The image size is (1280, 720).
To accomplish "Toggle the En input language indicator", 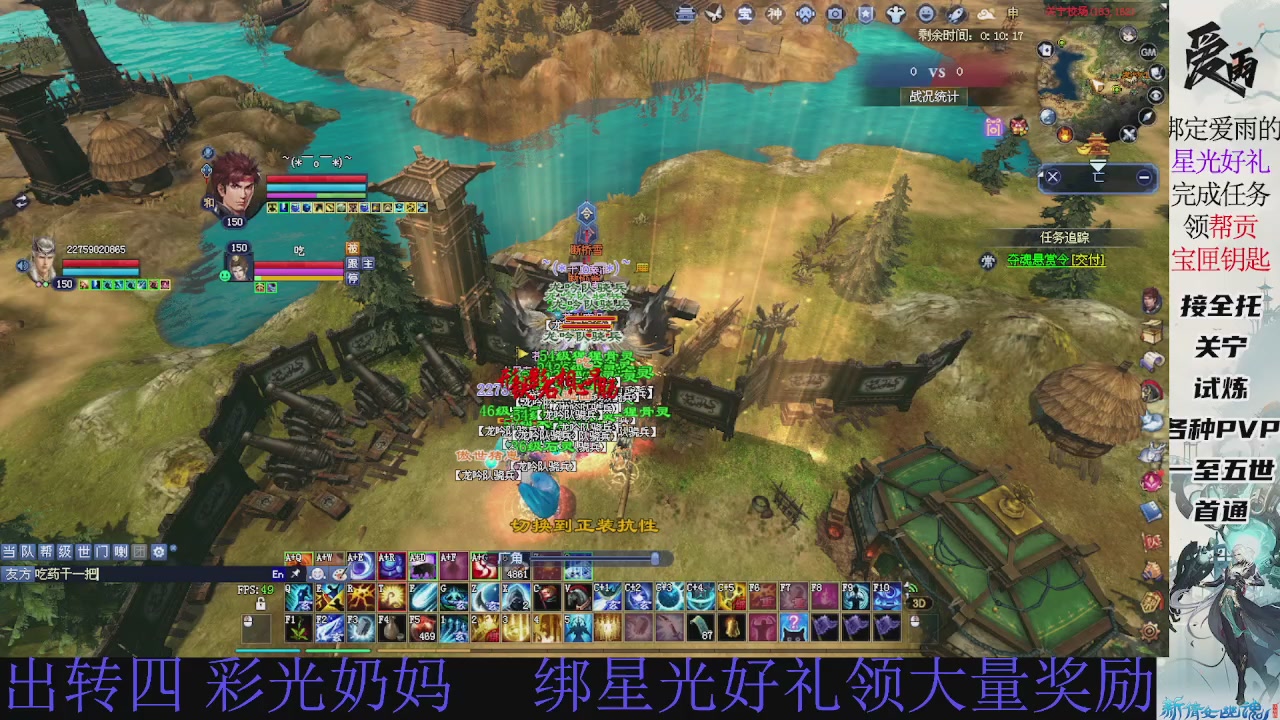I will [277, 574].
